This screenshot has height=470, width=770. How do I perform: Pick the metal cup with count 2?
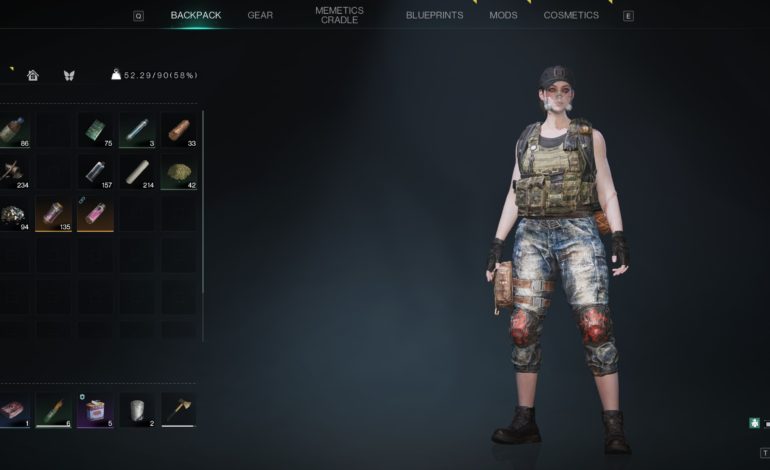coord(136,409)
